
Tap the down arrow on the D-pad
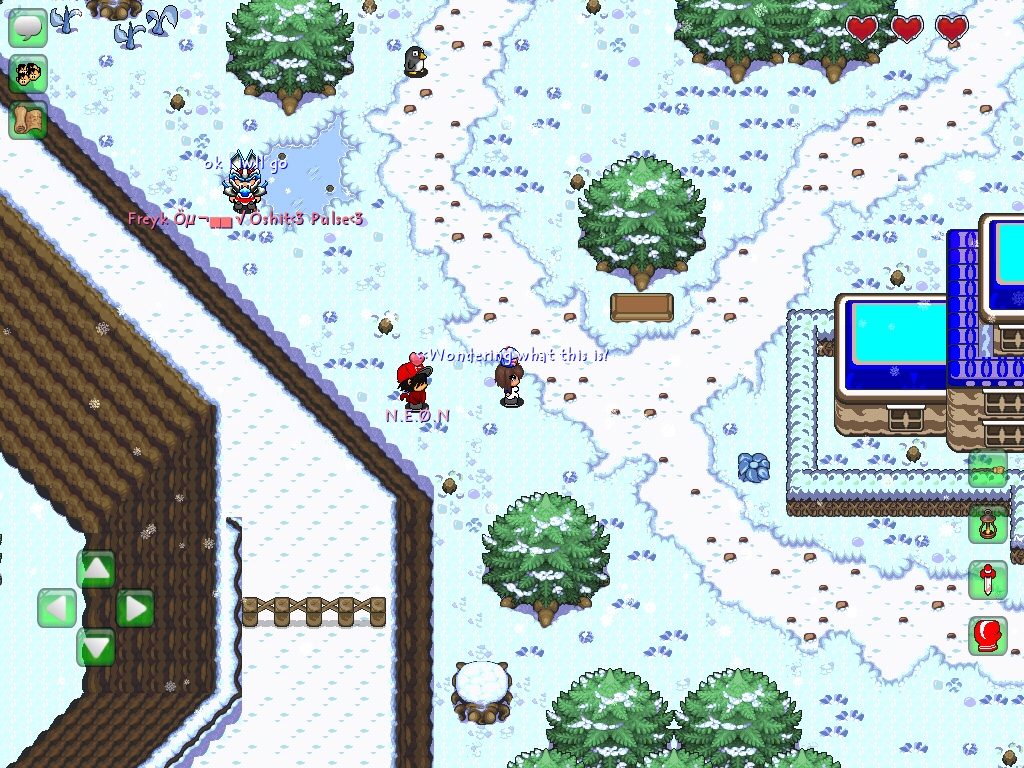96,647
